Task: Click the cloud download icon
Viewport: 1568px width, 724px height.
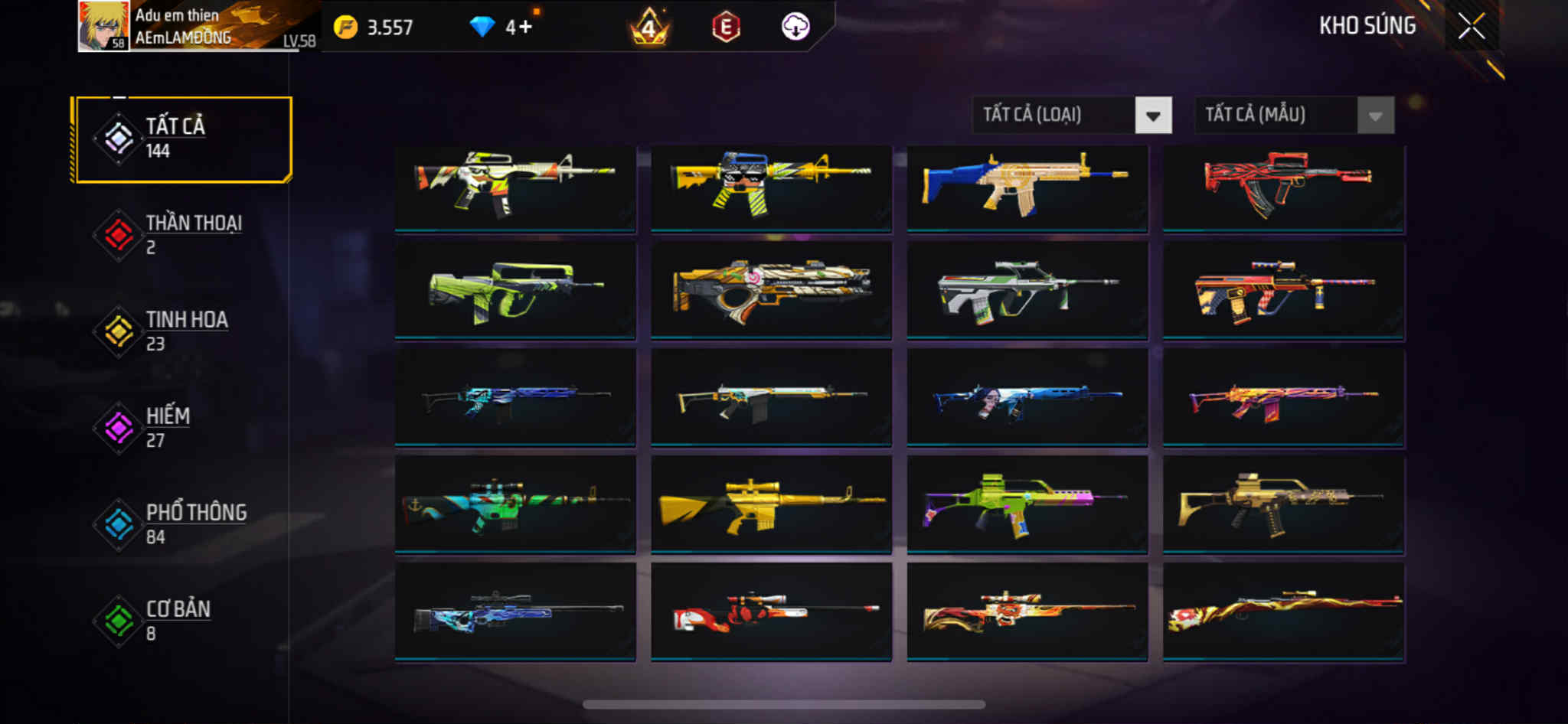Action: [795, 28]
